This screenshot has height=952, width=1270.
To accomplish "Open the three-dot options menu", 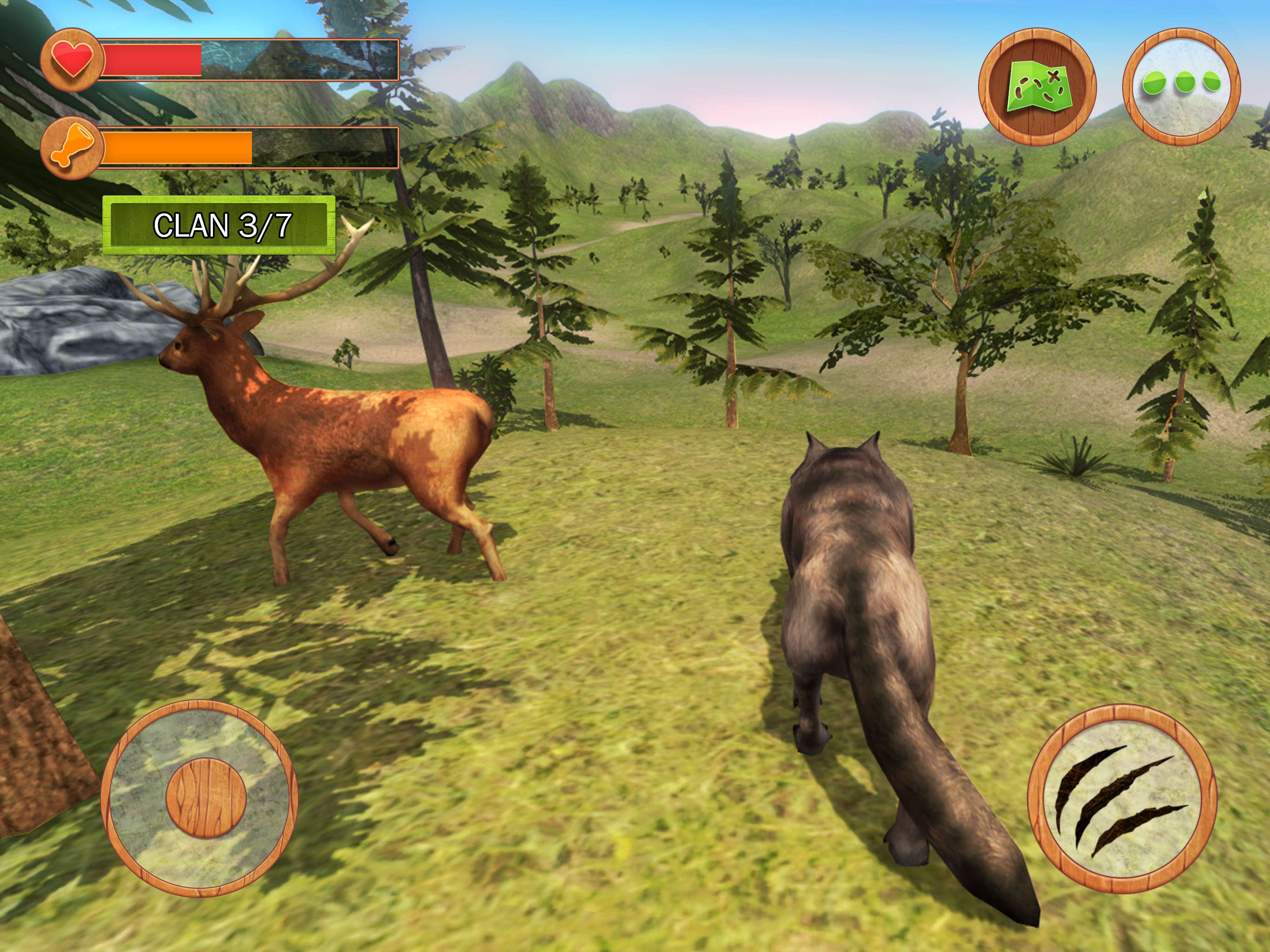I will coord(1181,86).
